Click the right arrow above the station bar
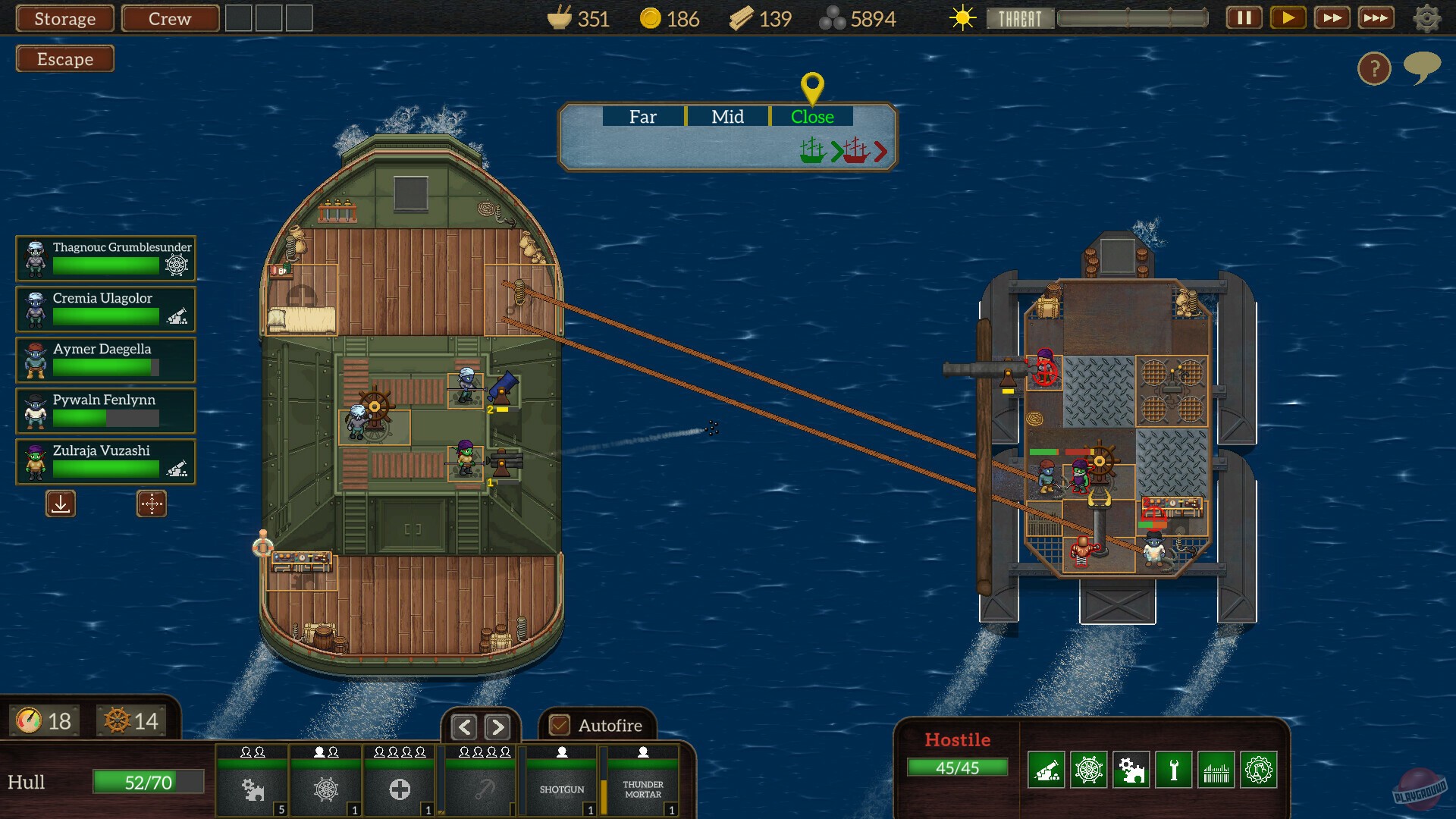Screen dimensions: 1456x819 click(498, 726)
